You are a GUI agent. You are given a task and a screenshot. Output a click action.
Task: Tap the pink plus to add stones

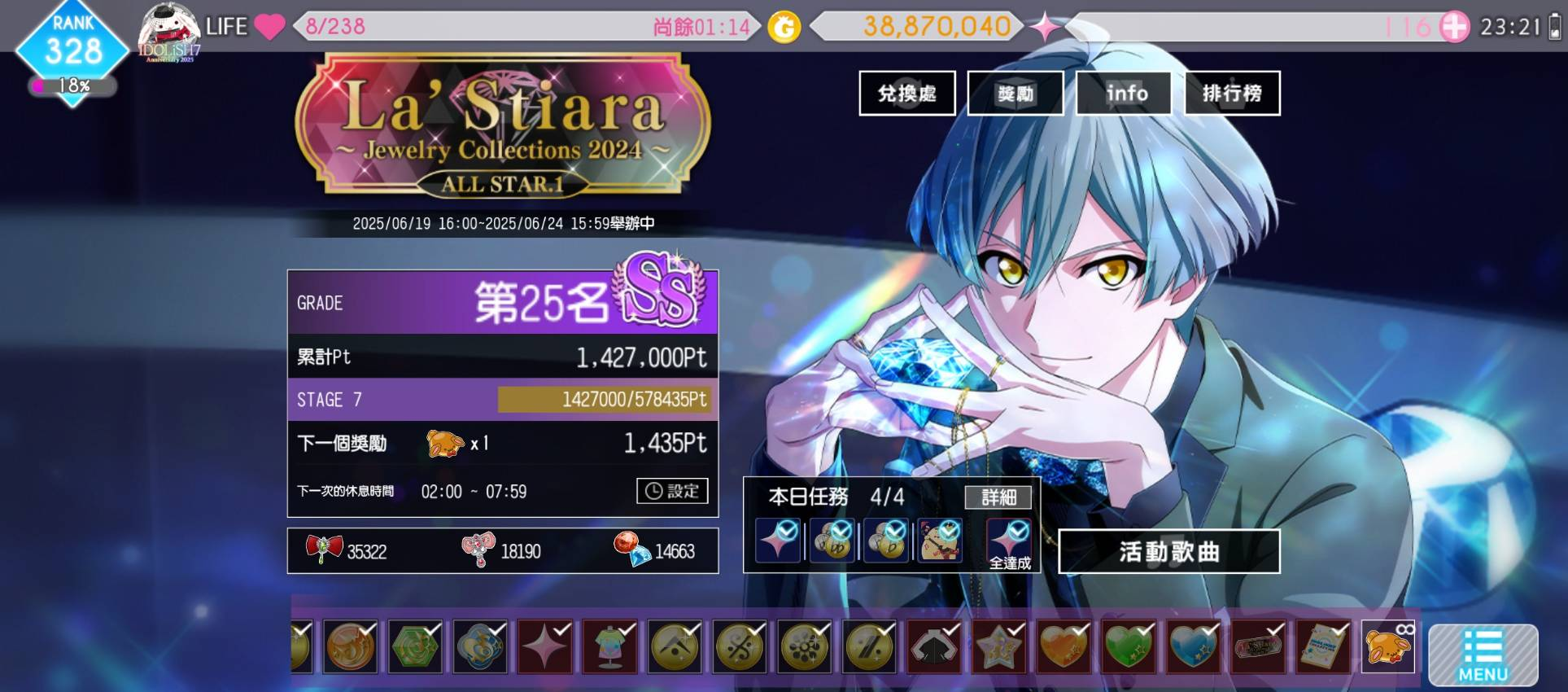(1454, 27)
